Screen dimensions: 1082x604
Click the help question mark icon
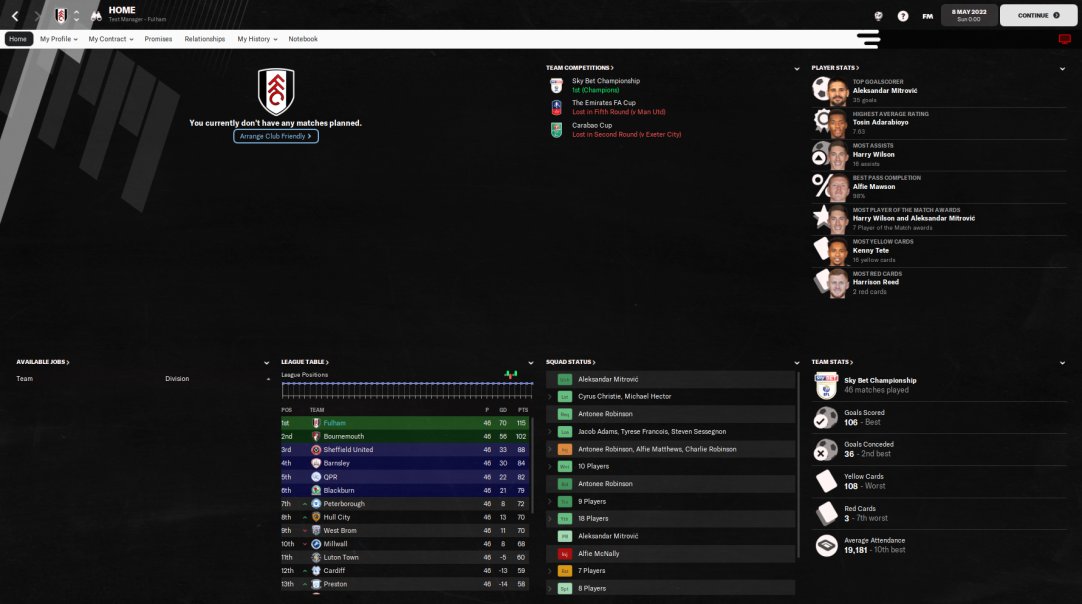pos(903,16)
